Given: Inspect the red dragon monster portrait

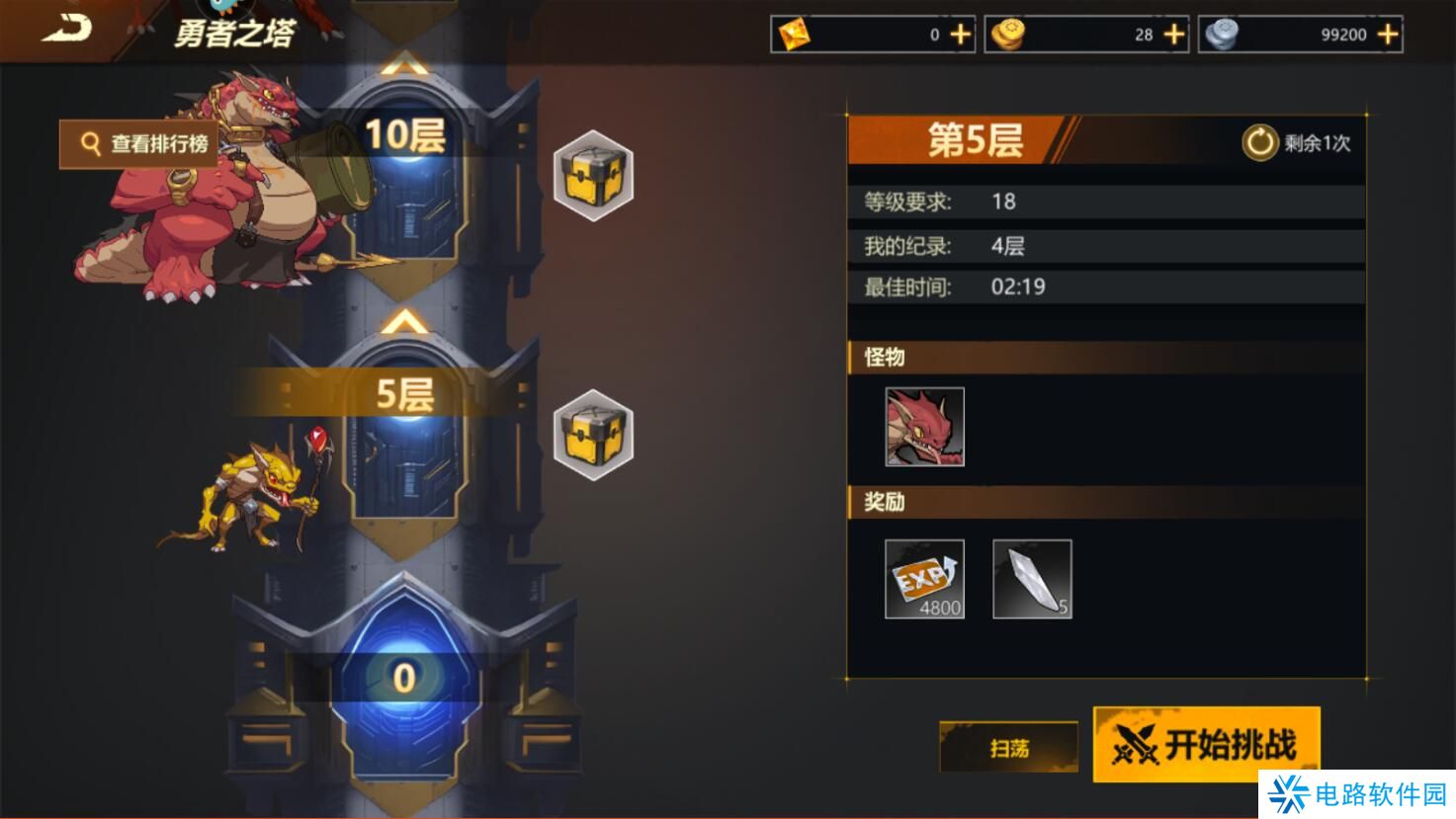Looking at the screenshot, I should point(924,427).
